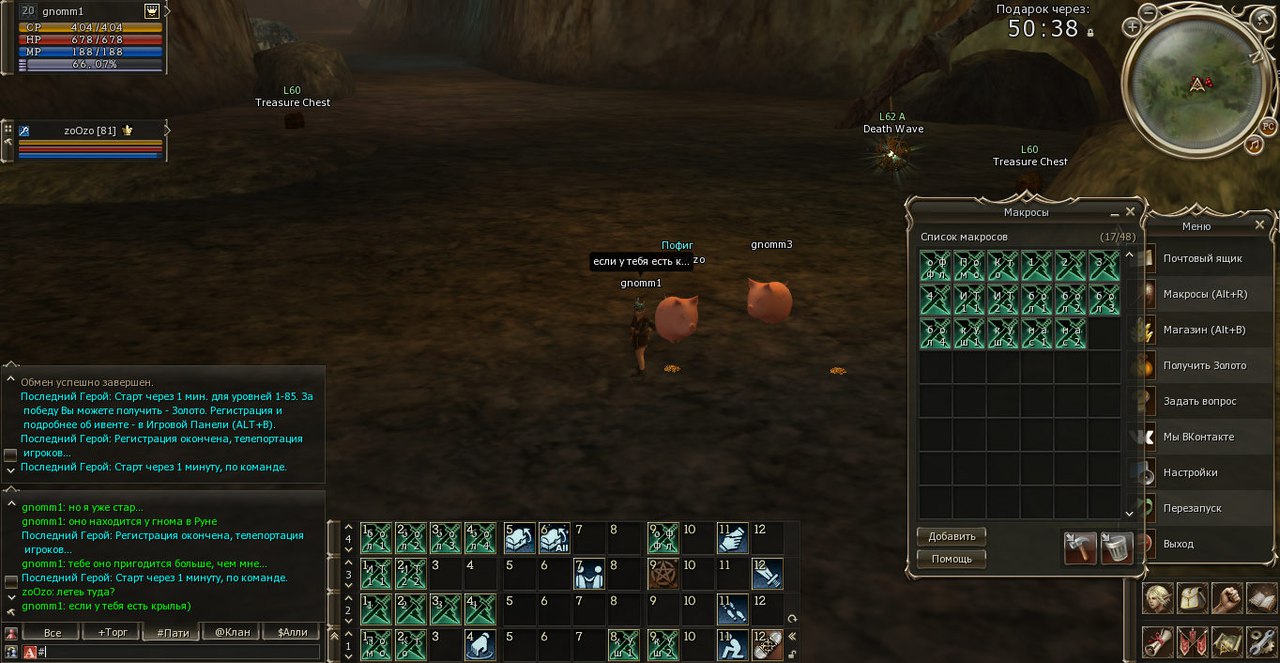Open the character elf portrait icon
The width and height of the screenshot is (1280, 663).
coord(1158,599)
